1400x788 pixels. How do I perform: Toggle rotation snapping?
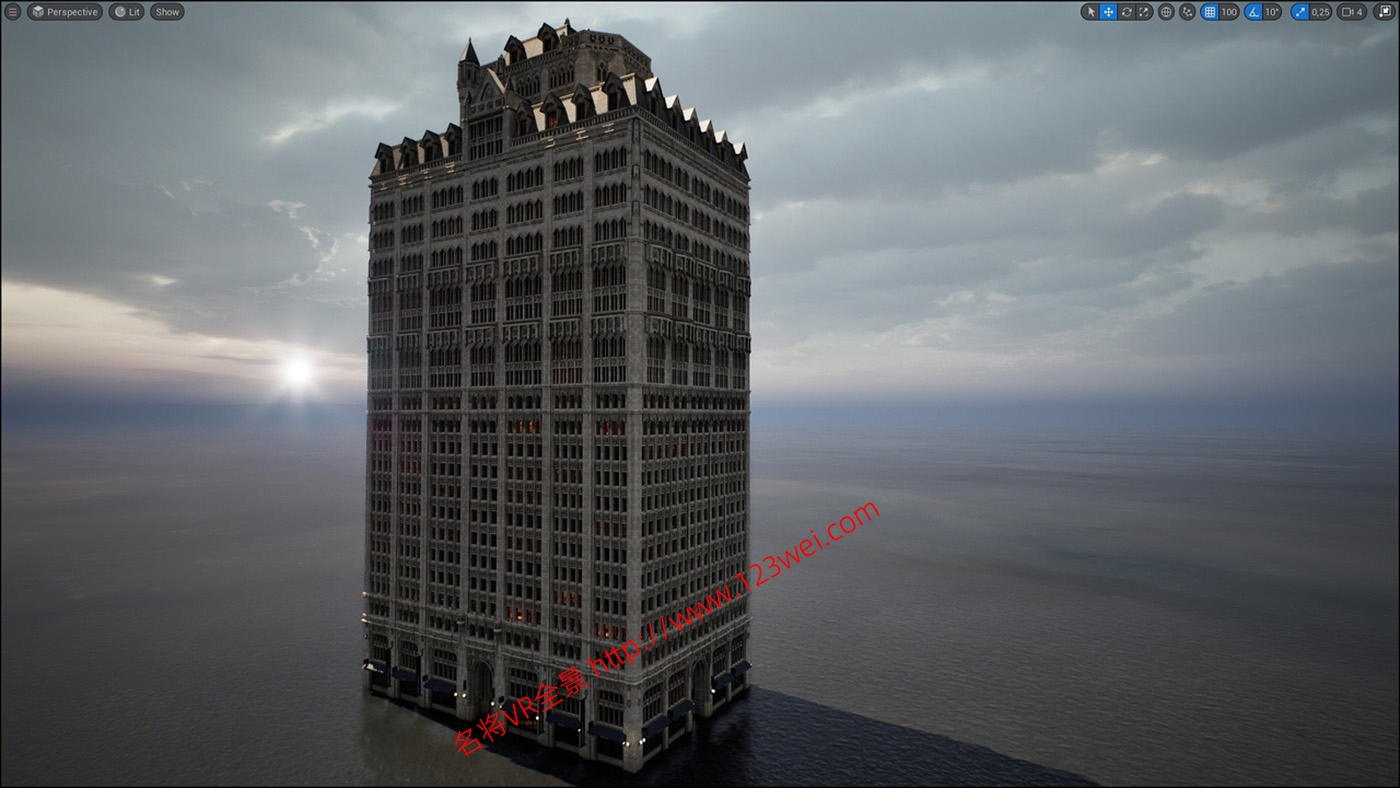pyautogui.click(x=1254, y=12)
